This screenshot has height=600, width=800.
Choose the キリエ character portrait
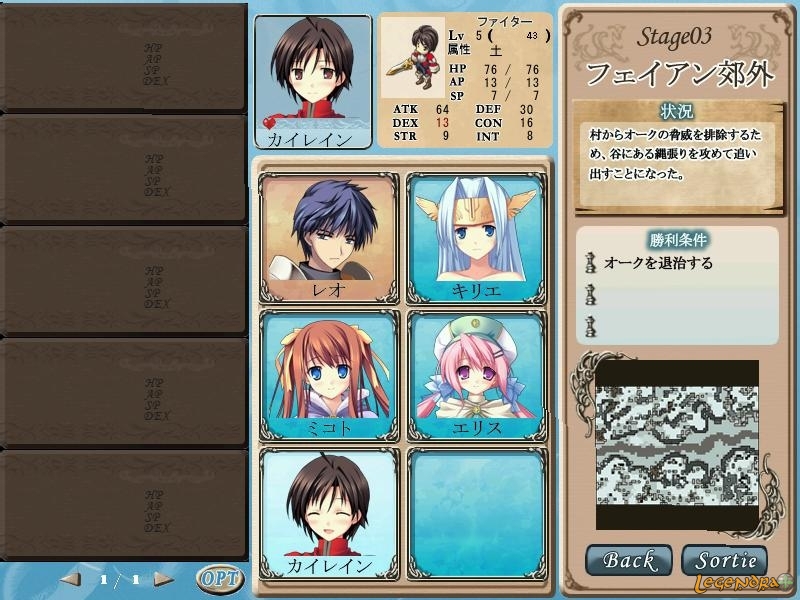(477, 238)
